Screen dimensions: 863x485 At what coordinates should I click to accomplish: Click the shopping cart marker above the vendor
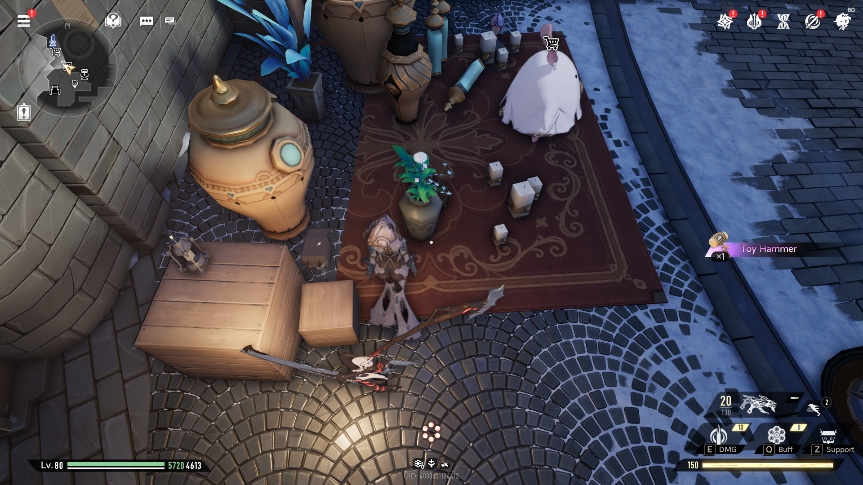pyautogui.click(x=549, y=43)
